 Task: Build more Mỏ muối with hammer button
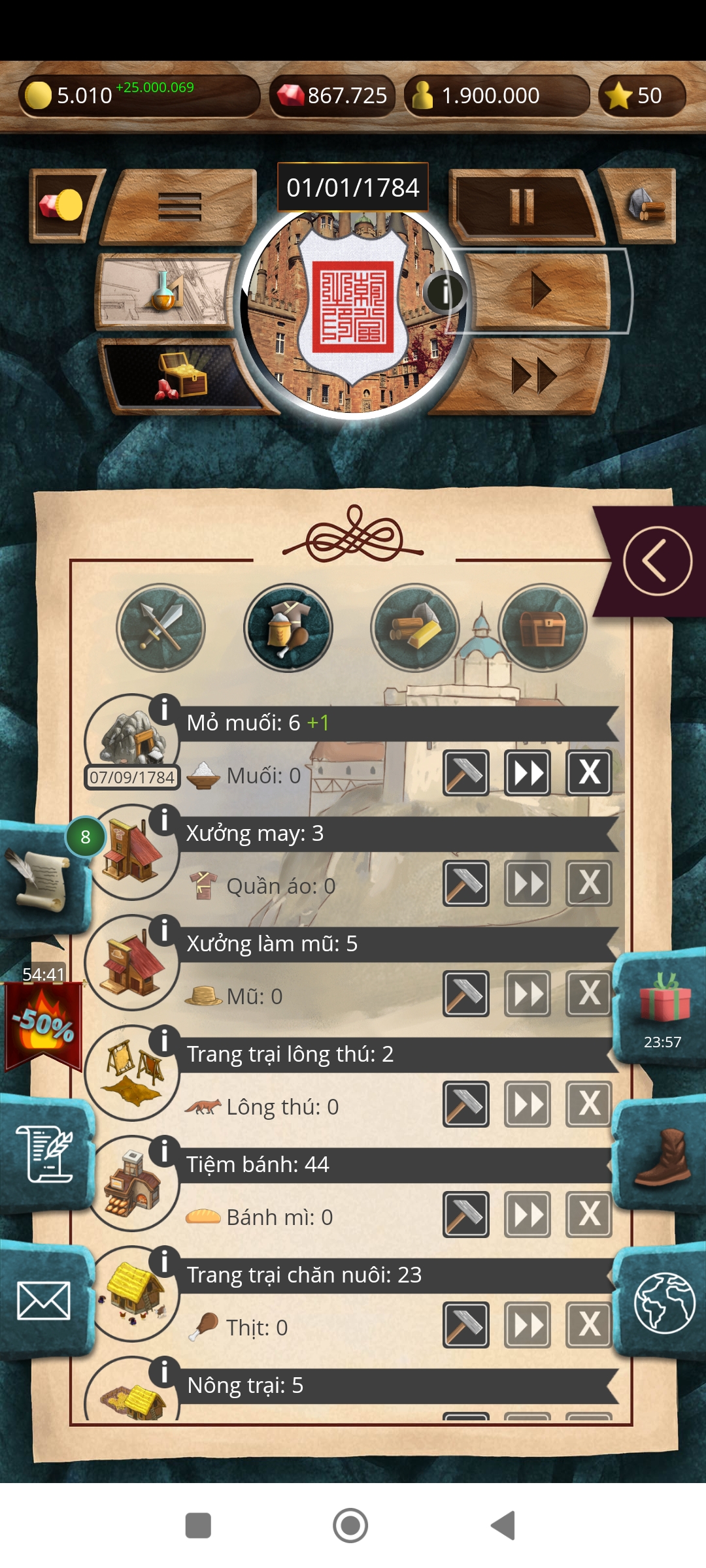click(x=465, y=773)
